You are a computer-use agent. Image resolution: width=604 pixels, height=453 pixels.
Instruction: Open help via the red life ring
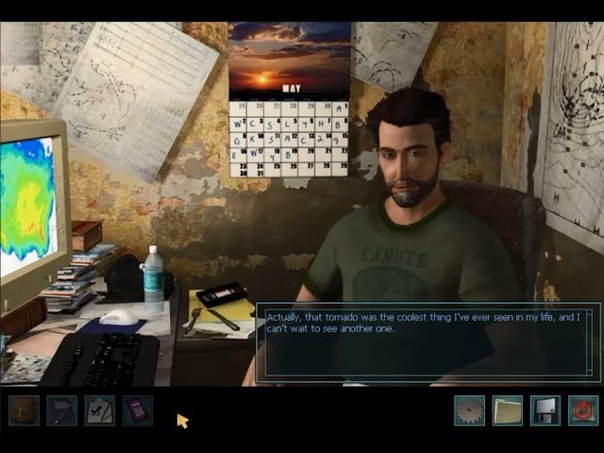(x=582, y=410)
